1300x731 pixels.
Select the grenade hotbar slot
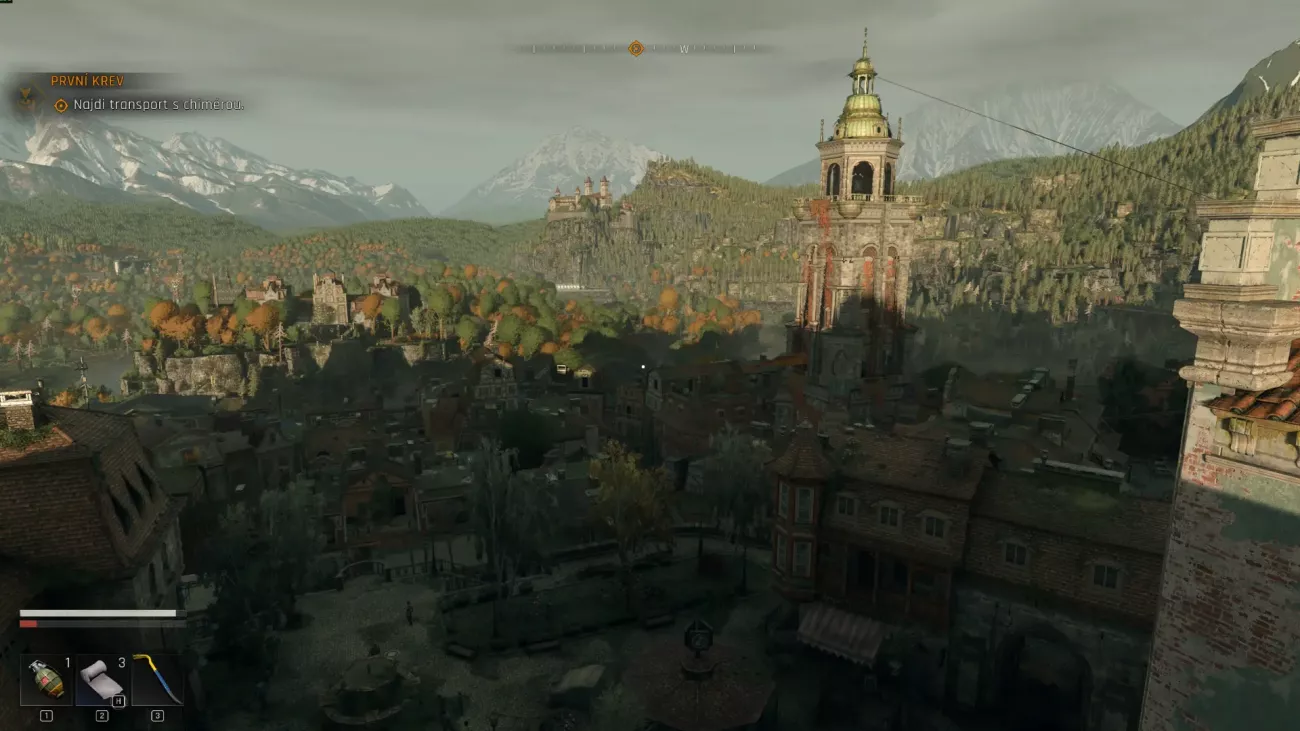(x=46, y=680)
